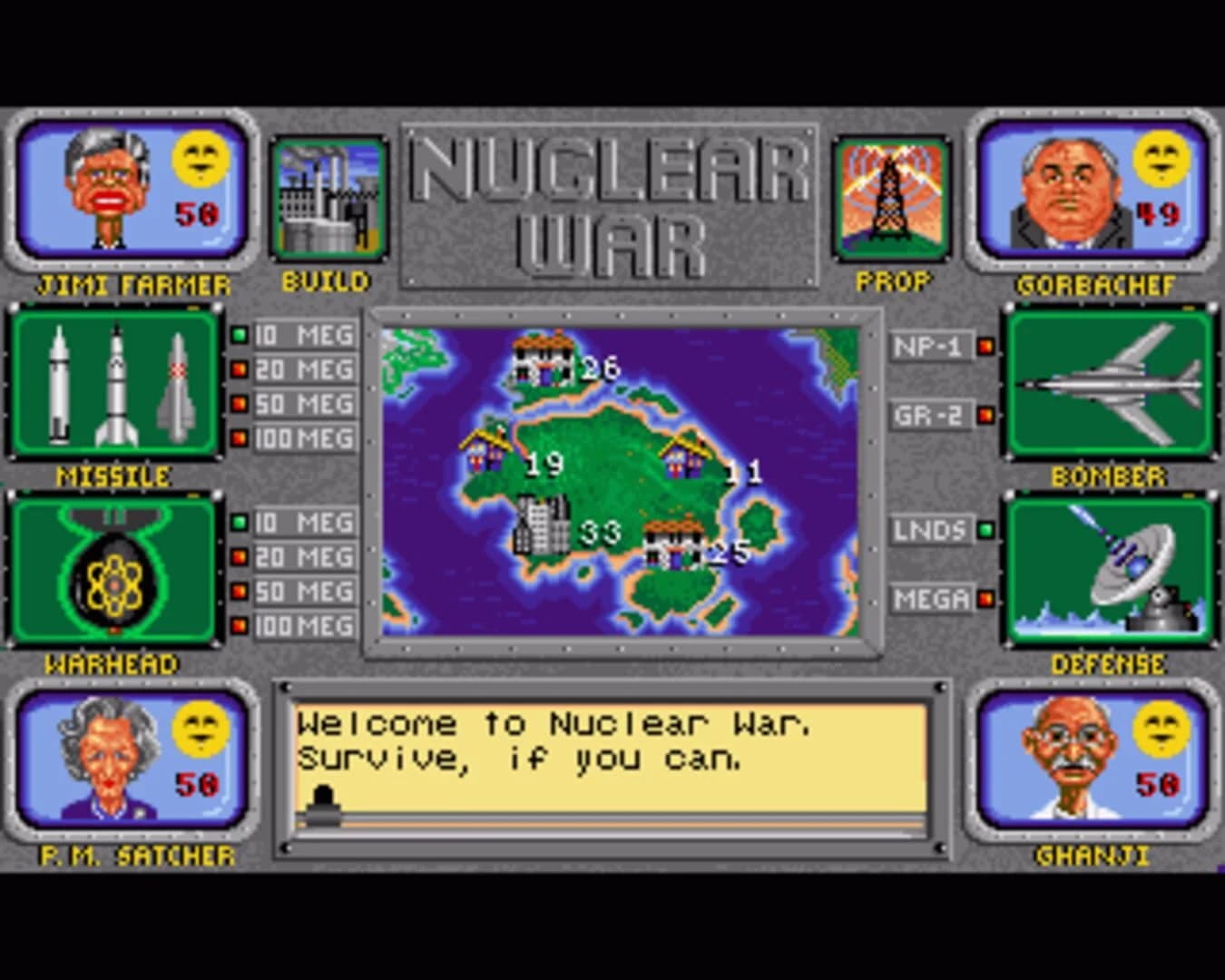Click the city showing population 33
This screenshot has width=1225, height=980.
540,526
